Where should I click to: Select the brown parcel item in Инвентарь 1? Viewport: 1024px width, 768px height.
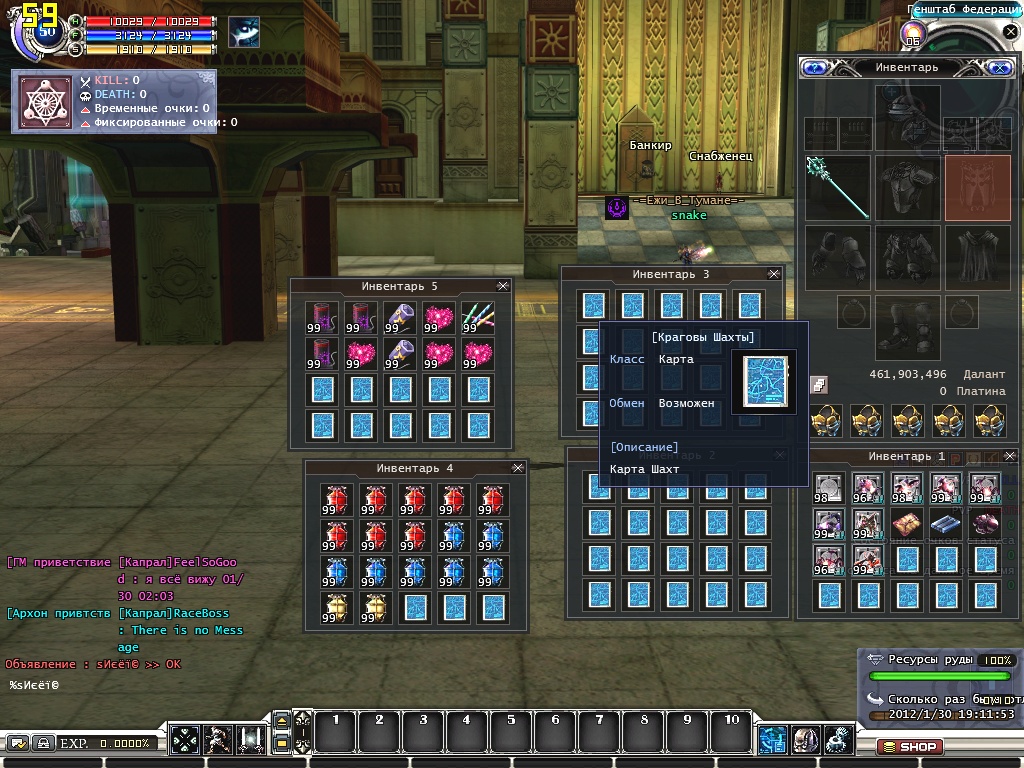907,524
